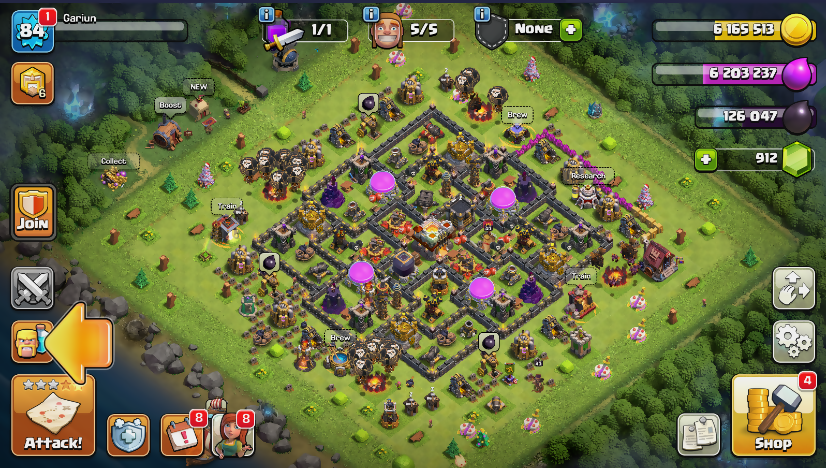This screenshot has height=468, width=826.
Task: Join a clan via the Join button
Action: (x=32, y=211)
